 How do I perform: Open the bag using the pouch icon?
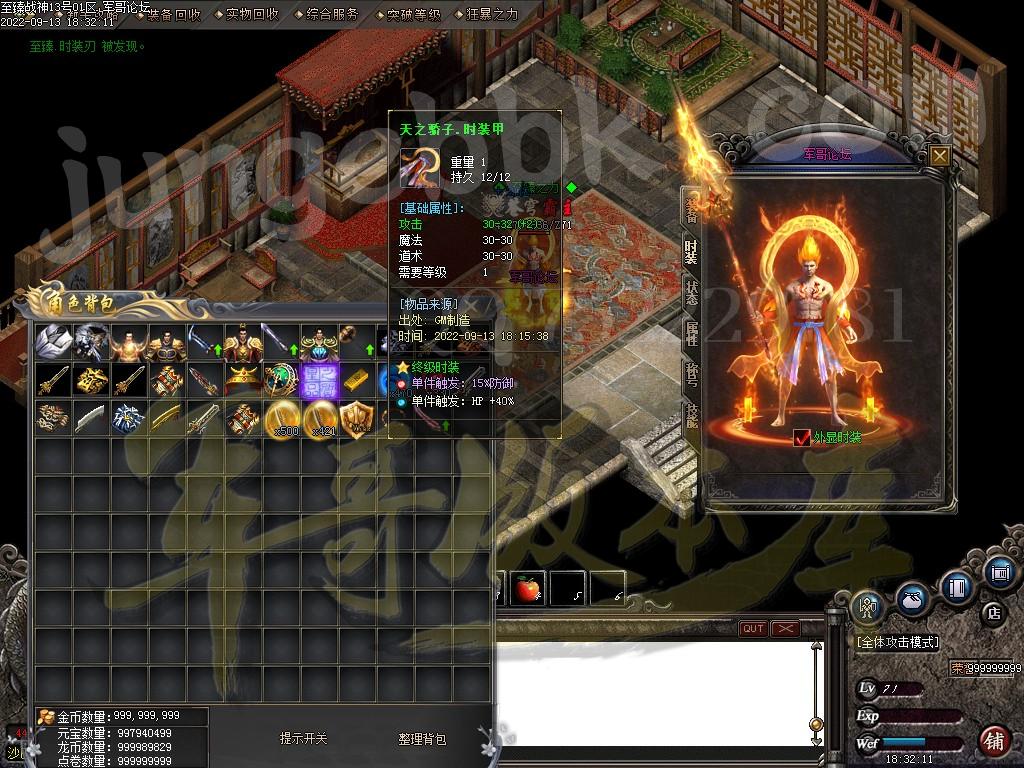[x=912, y=597]
